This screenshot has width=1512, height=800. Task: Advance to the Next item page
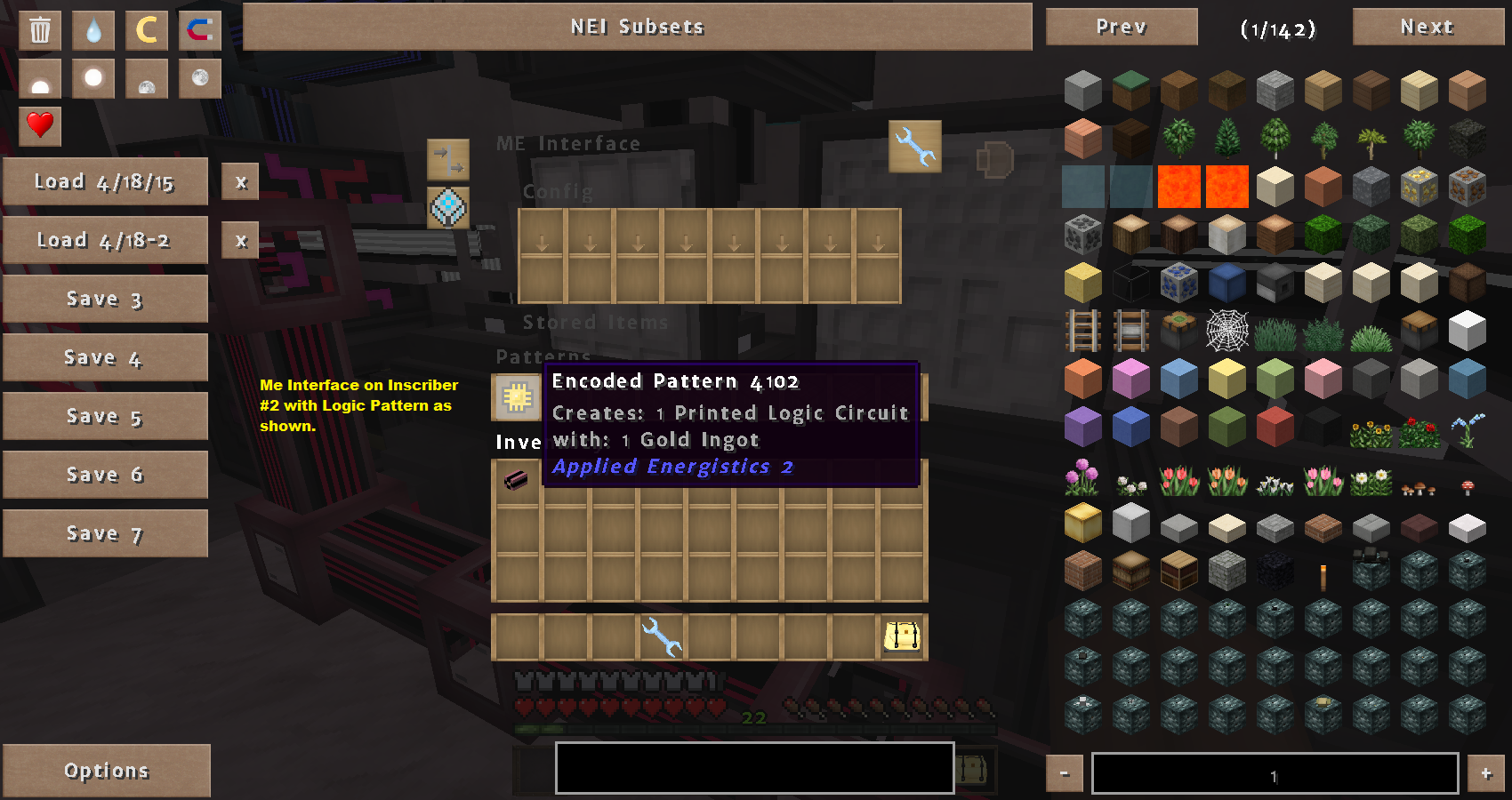[1428, 27]
